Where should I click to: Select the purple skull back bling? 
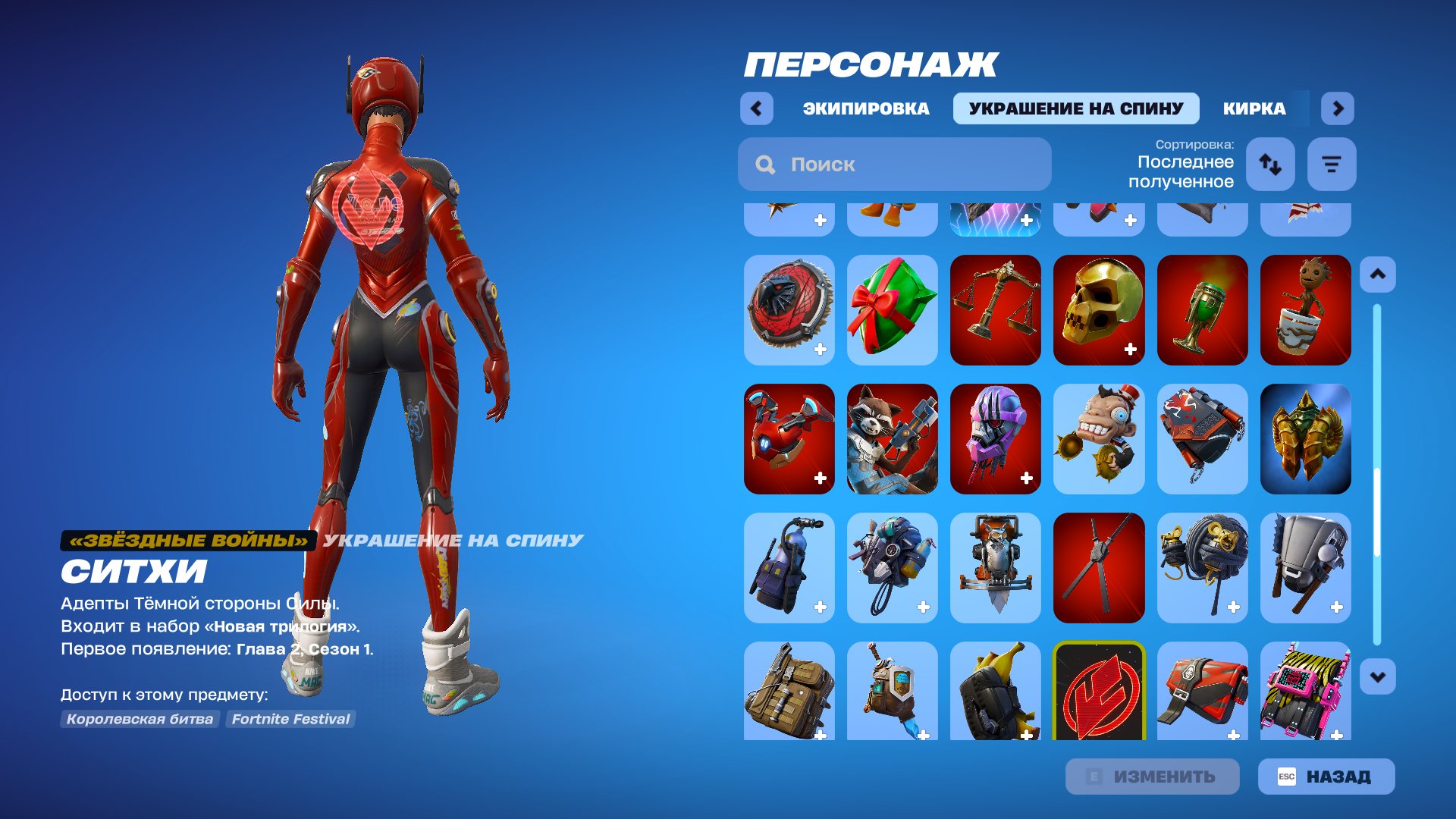click(996, 438)
